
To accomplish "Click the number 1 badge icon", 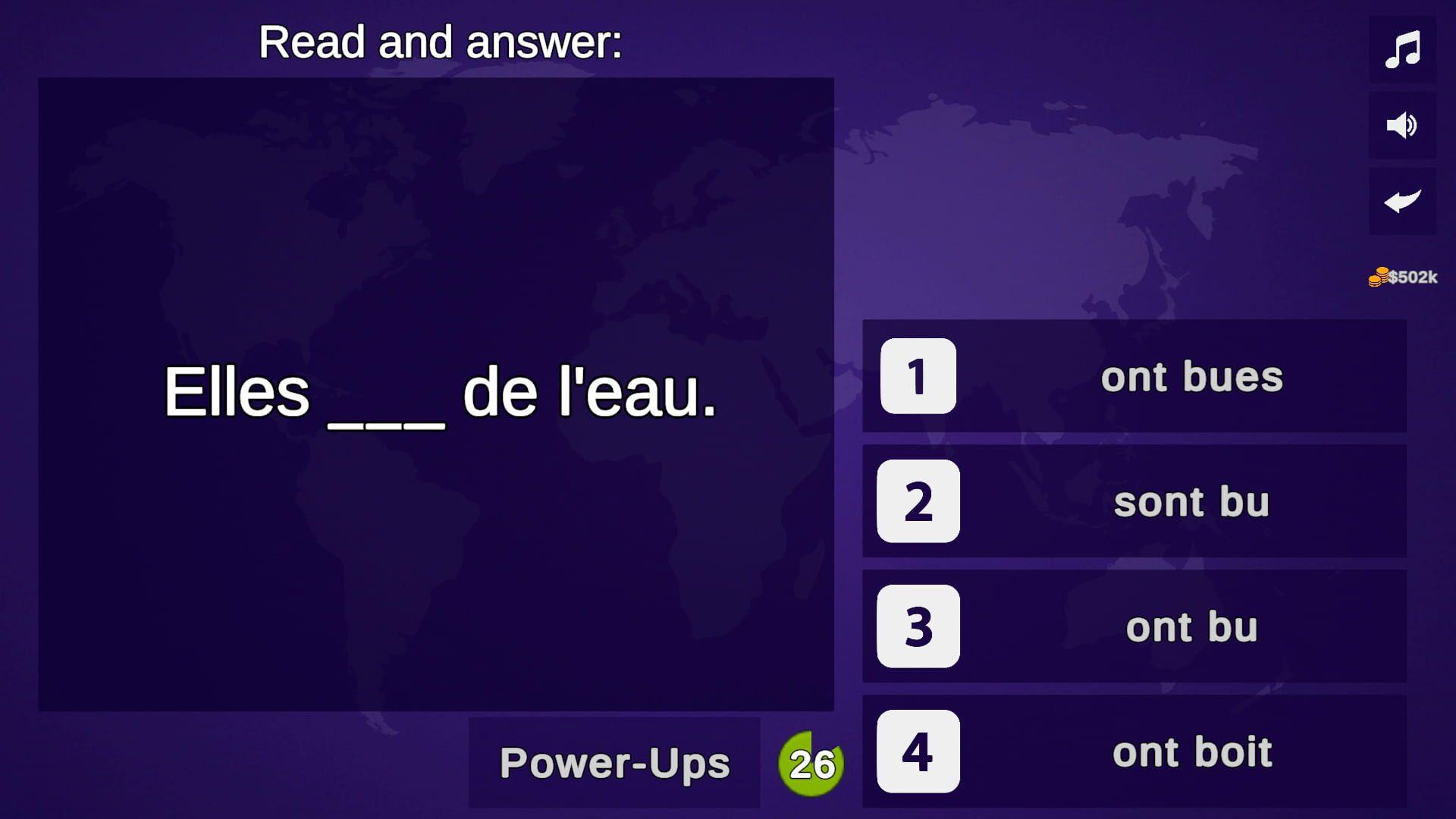I will tap(916, 375).
